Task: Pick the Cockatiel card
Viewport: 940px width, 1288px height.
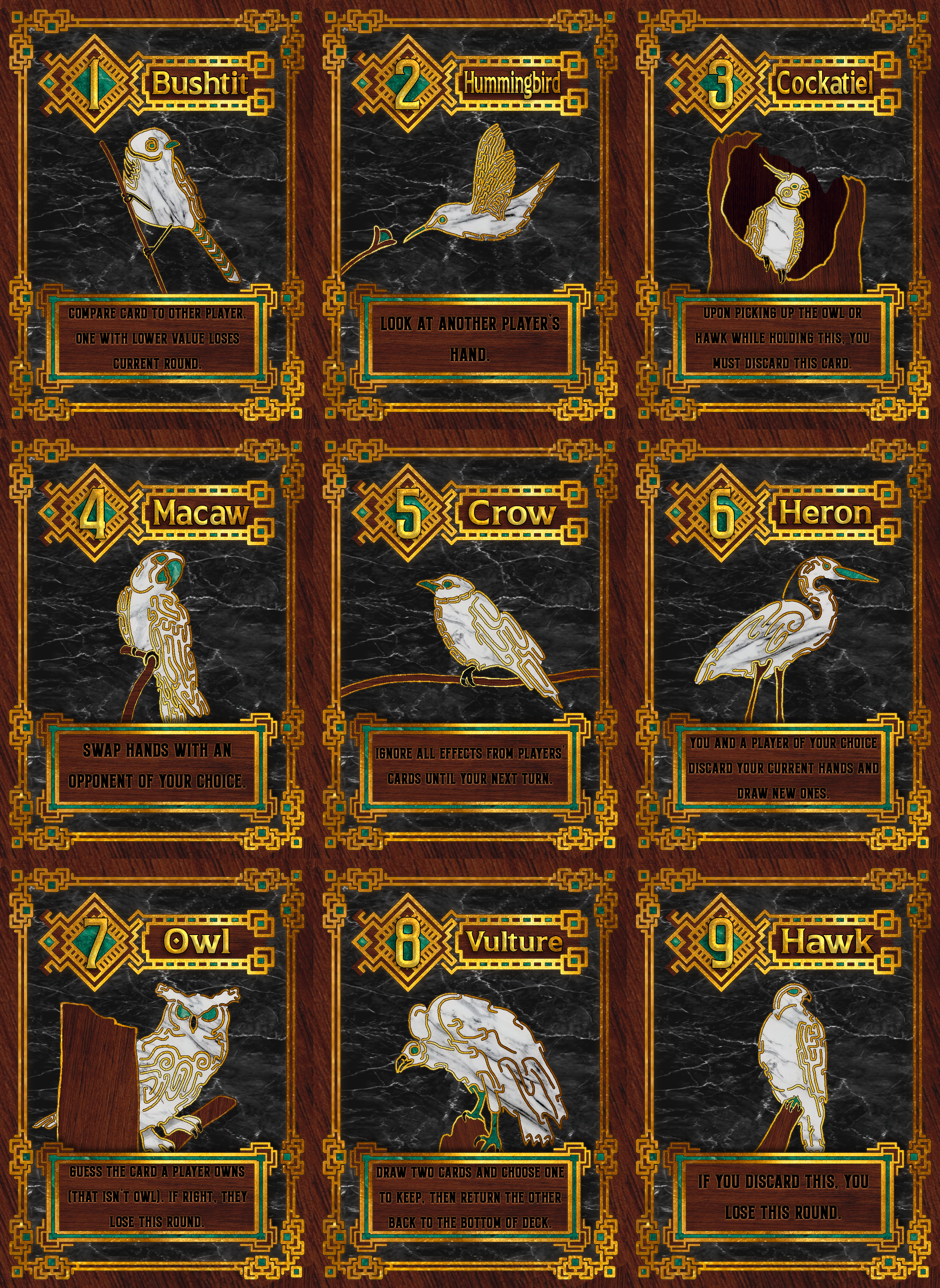Action: (782, 216)
